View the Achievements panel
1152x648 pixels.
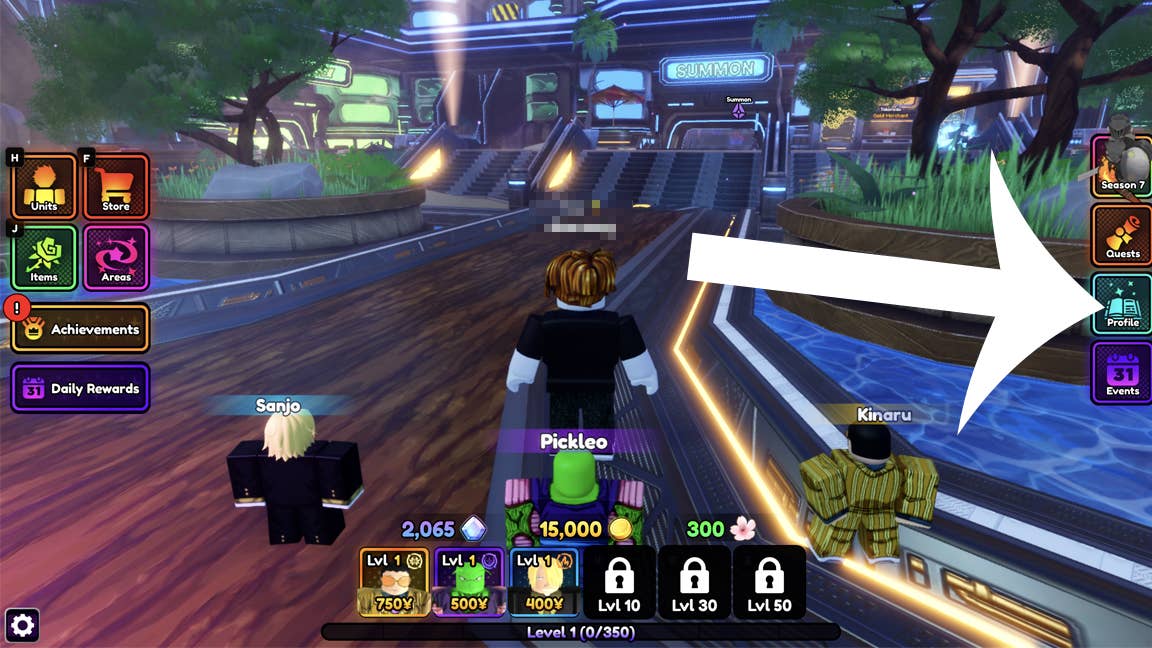tap(81, 328)
